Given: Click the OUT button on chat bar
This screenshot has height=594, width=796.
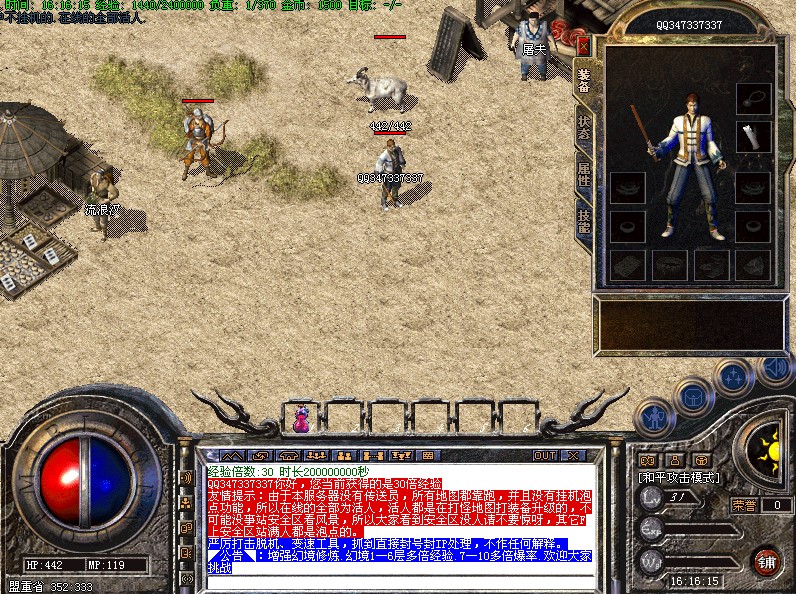Looking at the screenshot, I should (x=544, y=456).
